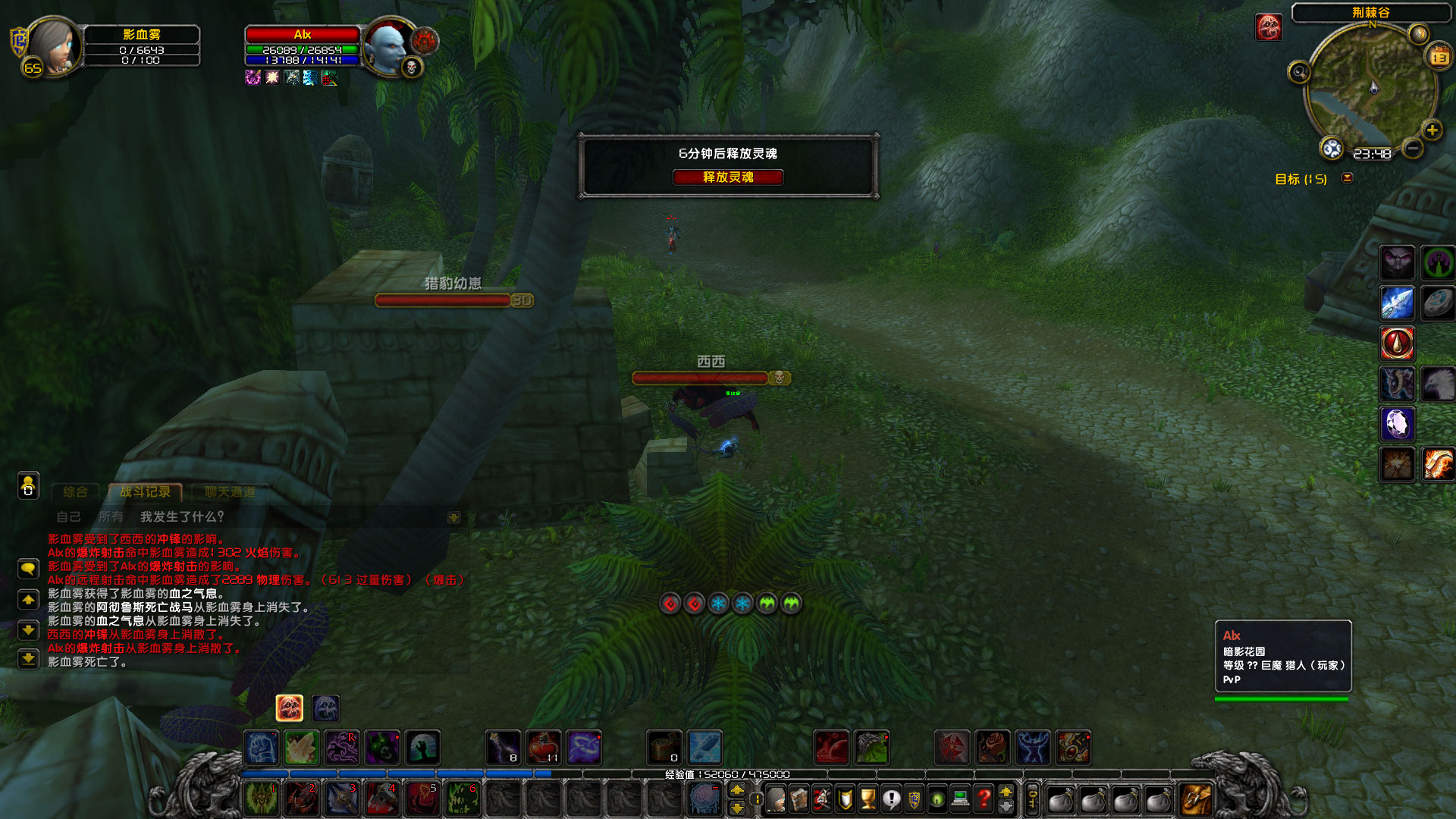The height and width of the screenshot is (819, 1456).
Task: Open the achievements trophy icon
Action: 868,799
